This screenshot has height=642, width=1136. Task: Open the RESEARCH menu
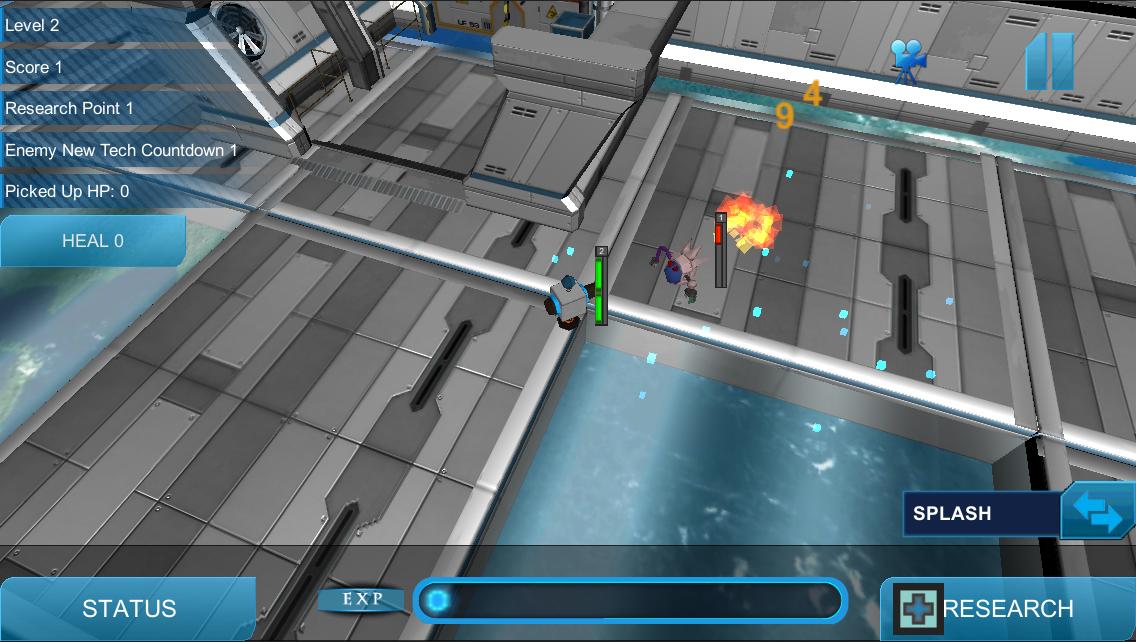point(1006,608)
